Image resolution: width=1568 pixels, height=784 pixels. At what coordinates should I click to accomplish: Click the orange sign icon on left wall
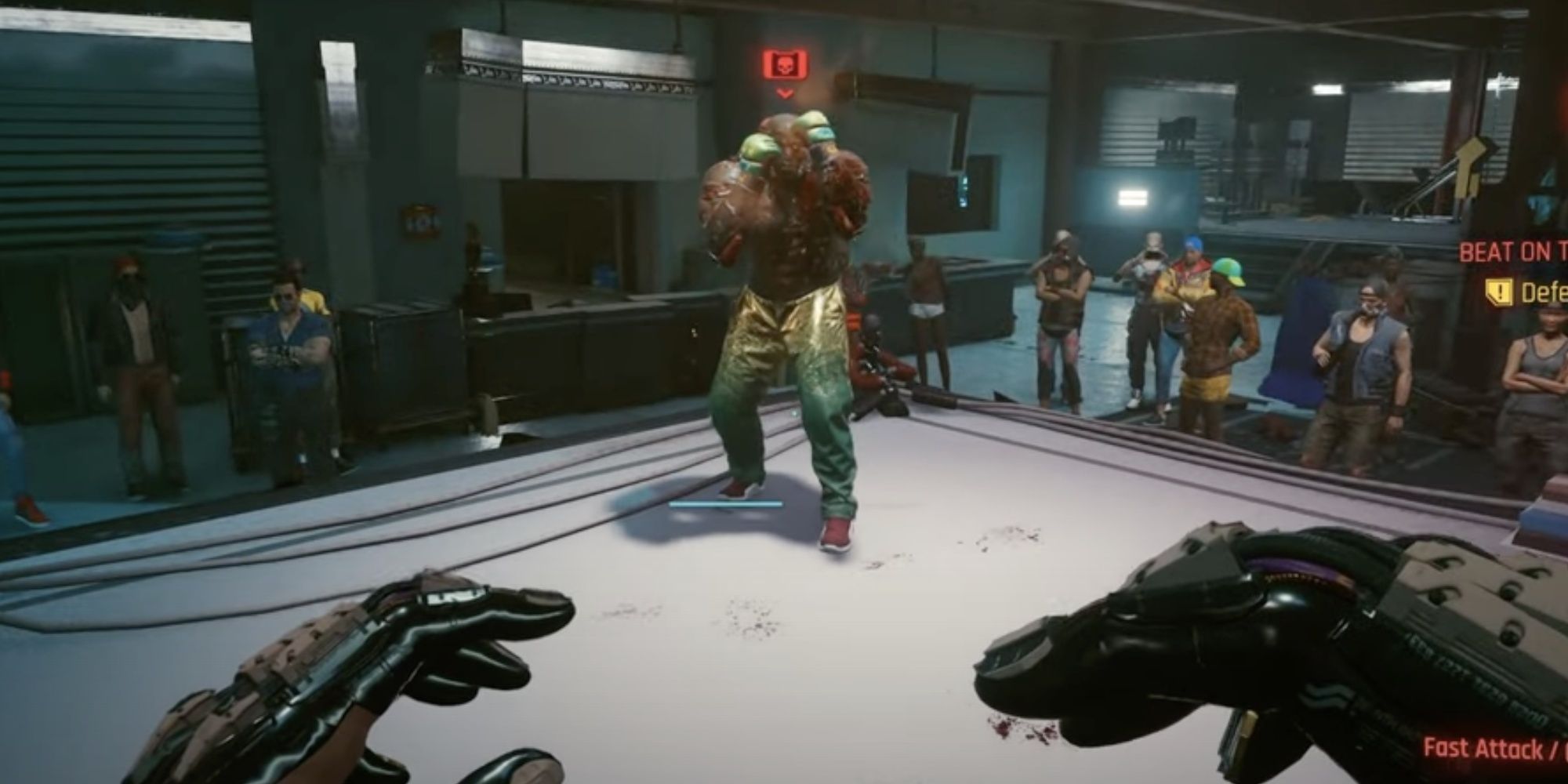(x=421, y=220)
